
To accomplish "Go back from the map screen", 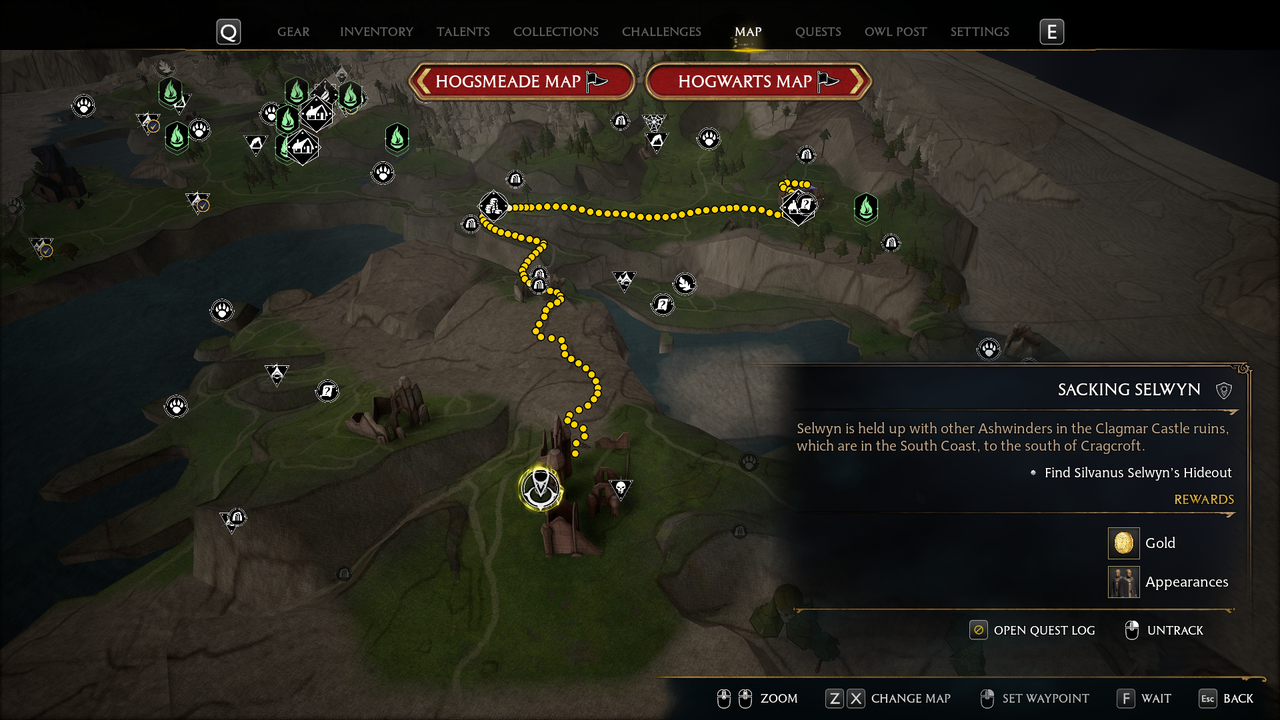I will 1225,698.
